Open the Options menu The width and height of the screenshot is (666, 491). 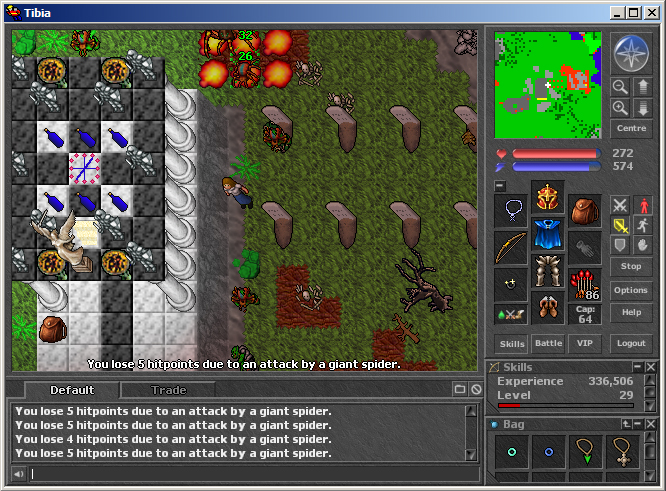630,290
